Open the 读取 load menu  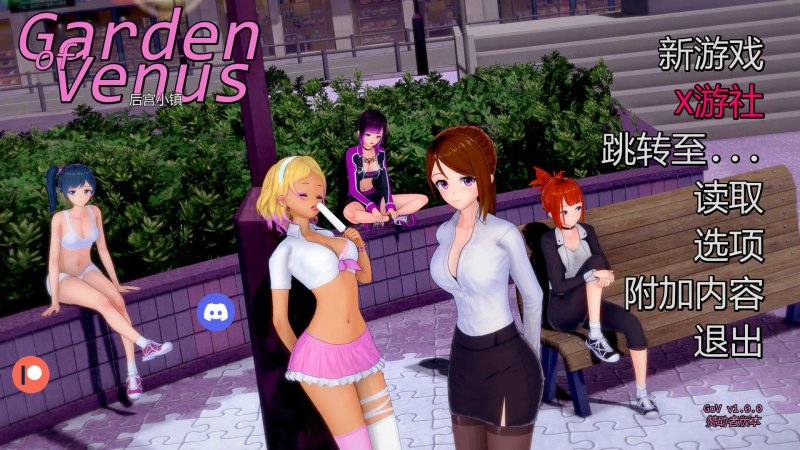tap(729, 198)
